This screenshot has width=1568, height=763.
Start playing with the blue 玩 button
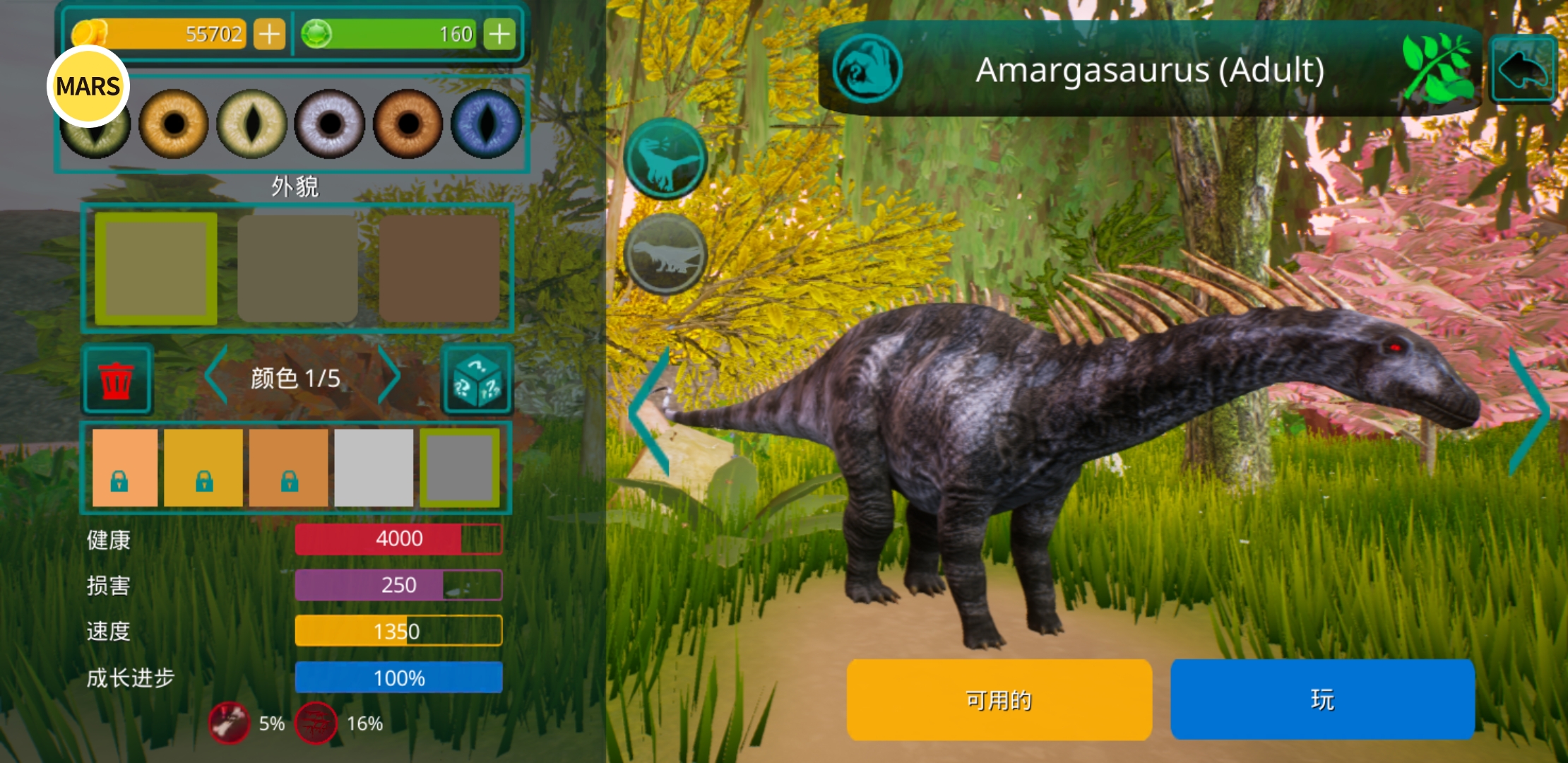1322,699
